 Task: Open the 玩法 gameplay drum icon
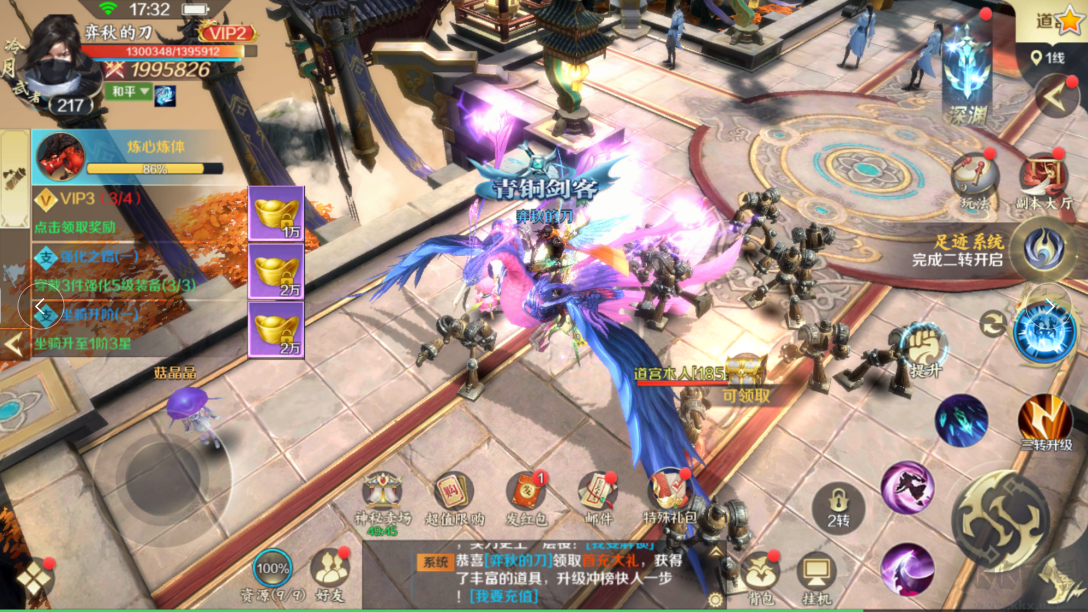click(973, 178)
